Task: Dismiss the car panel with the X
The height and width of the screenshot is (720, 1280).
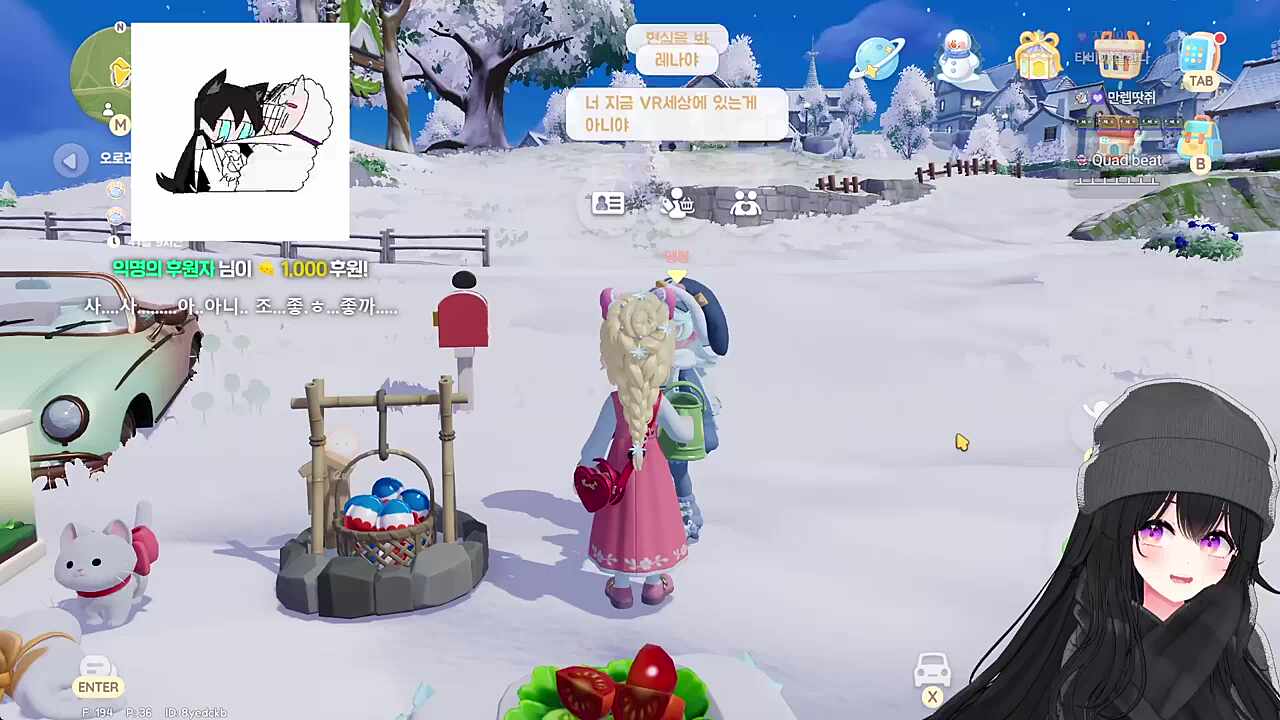Action: point(932,696)
